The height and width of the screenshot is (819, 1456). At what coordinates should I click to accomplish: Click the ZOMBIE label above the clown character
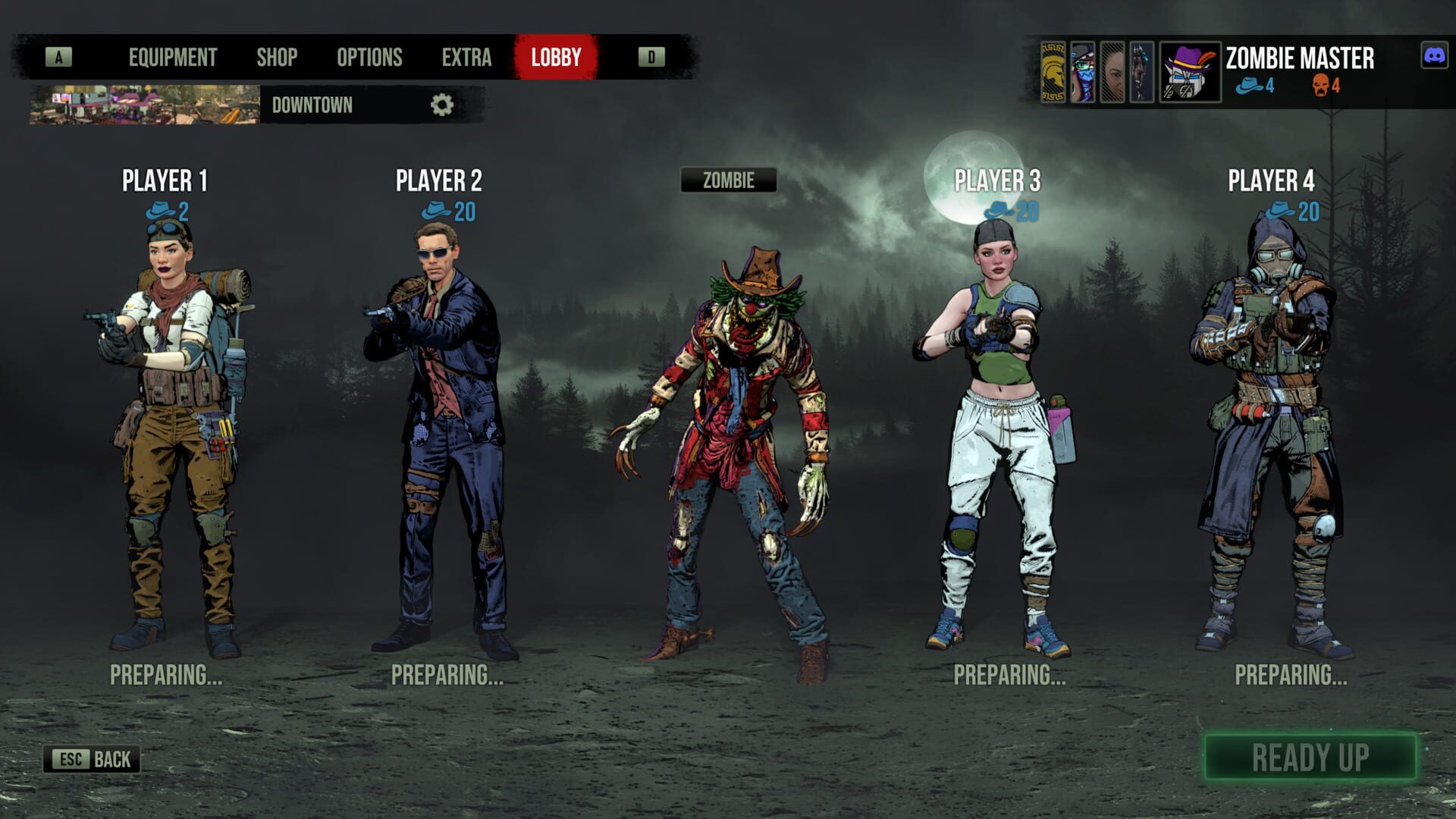point(729,180)
